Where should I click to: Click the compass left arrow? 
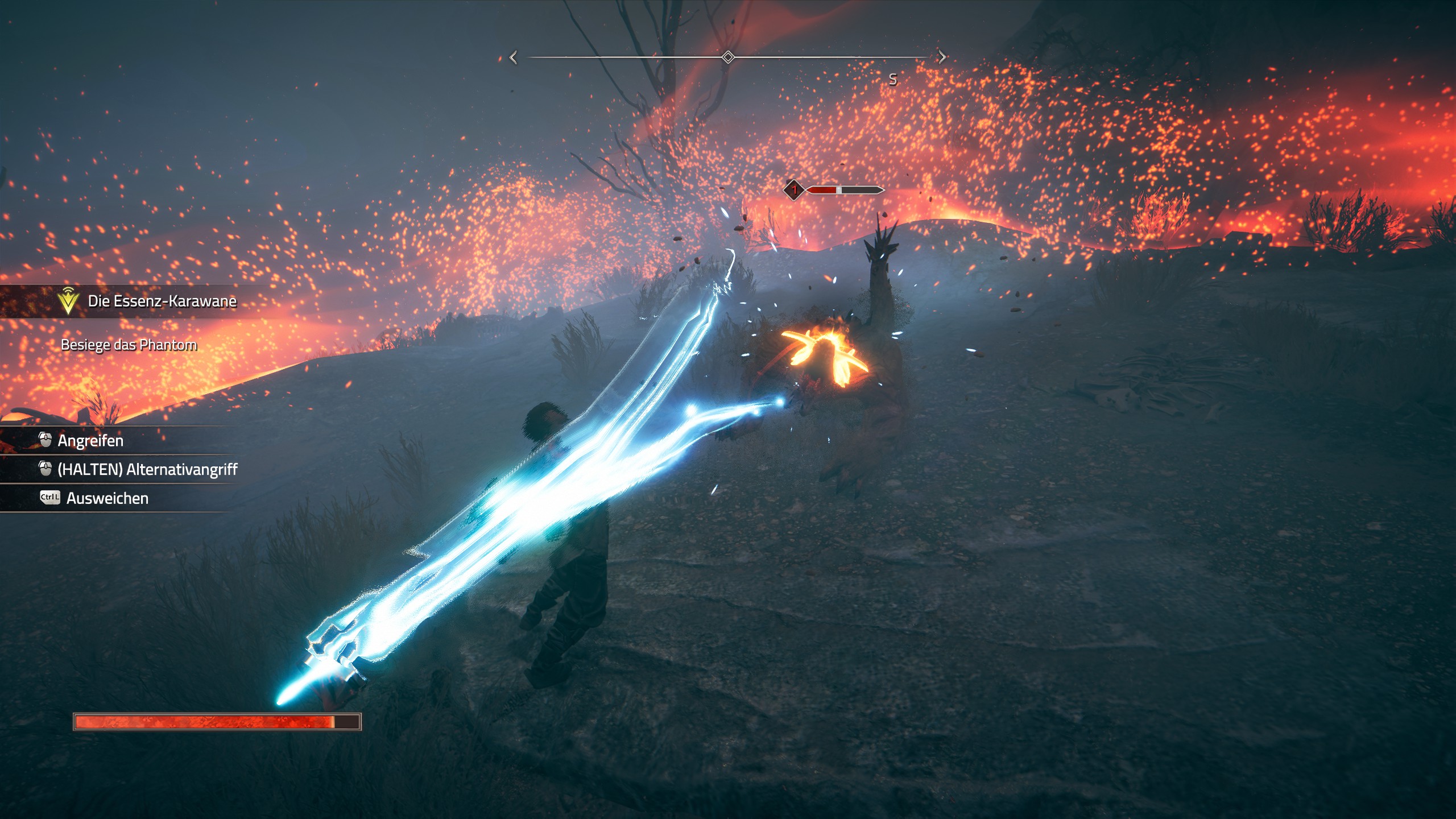pyautogui.click(x=514, y=57)
